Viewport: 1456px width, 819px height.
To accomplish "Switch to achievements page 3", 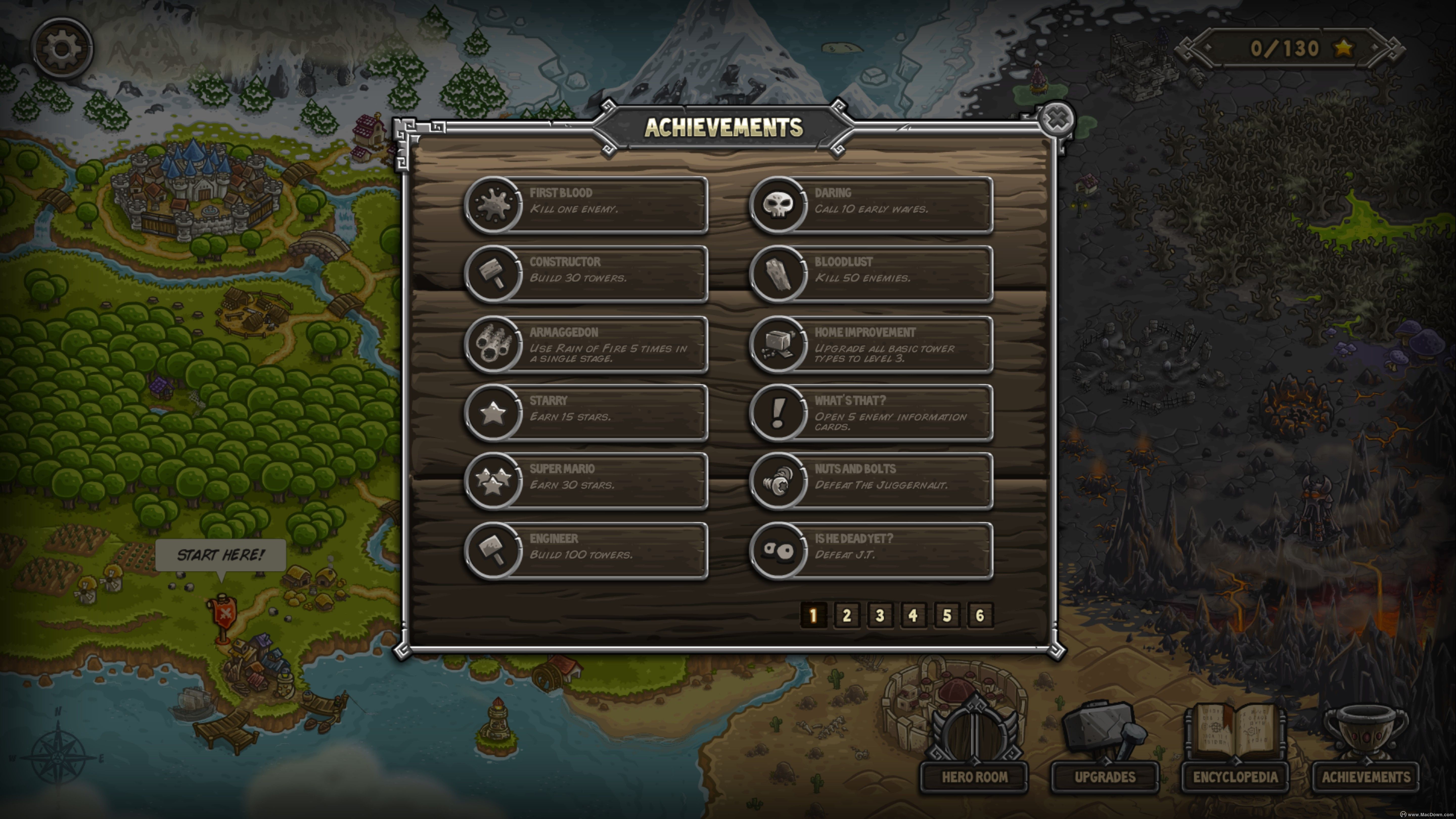I will [879, 616].
